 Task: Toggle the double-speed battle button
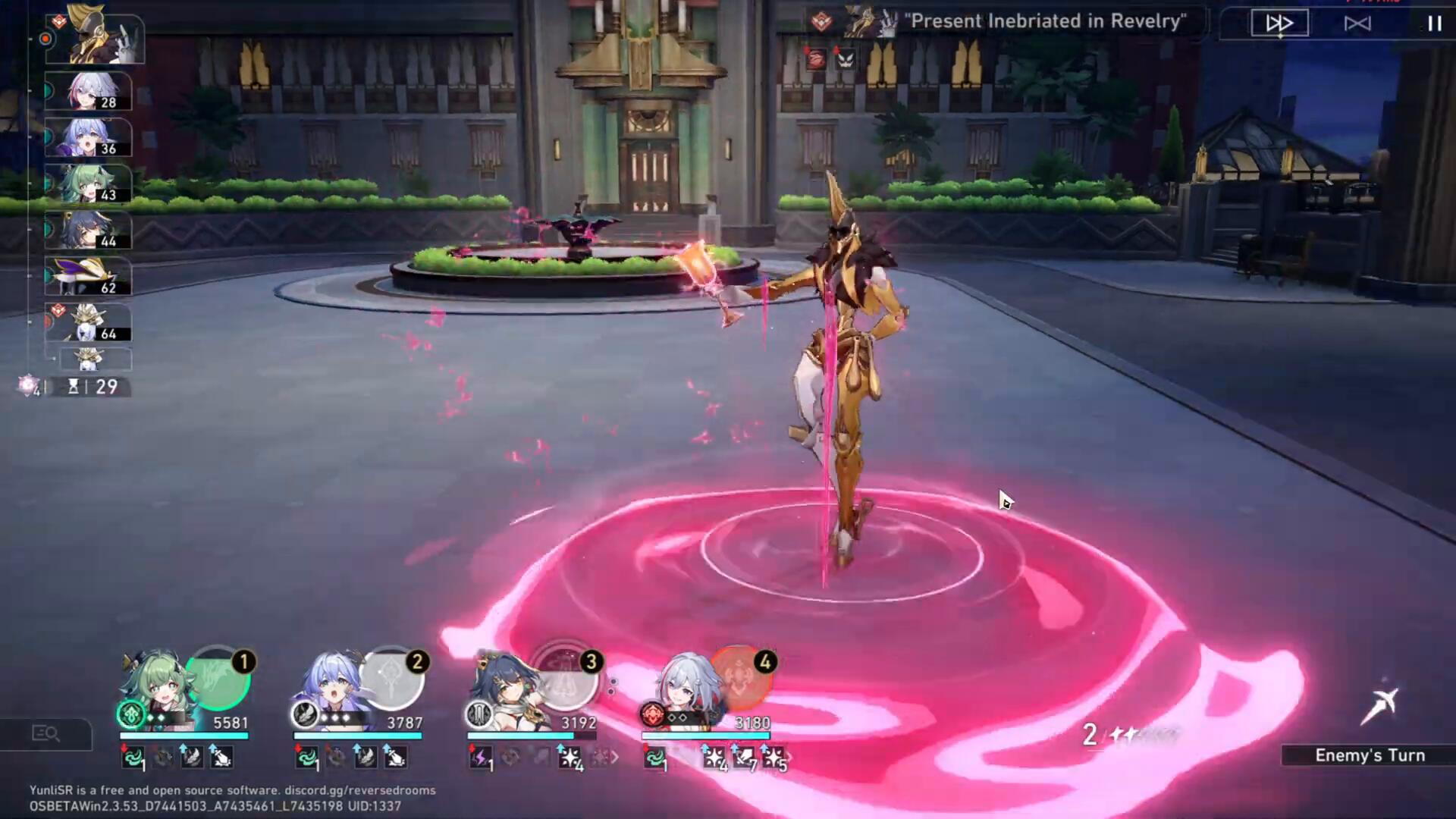[x=1279, y=24]
